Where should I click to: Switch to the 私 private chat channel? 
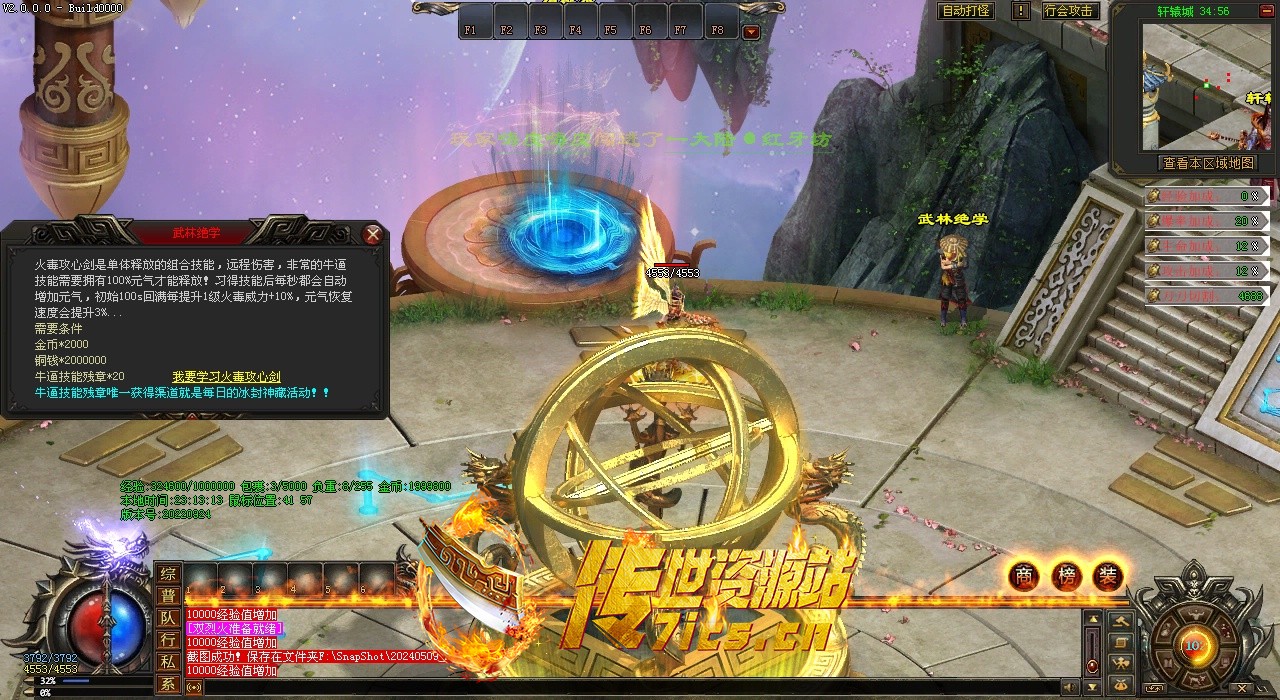coord(168,662)
